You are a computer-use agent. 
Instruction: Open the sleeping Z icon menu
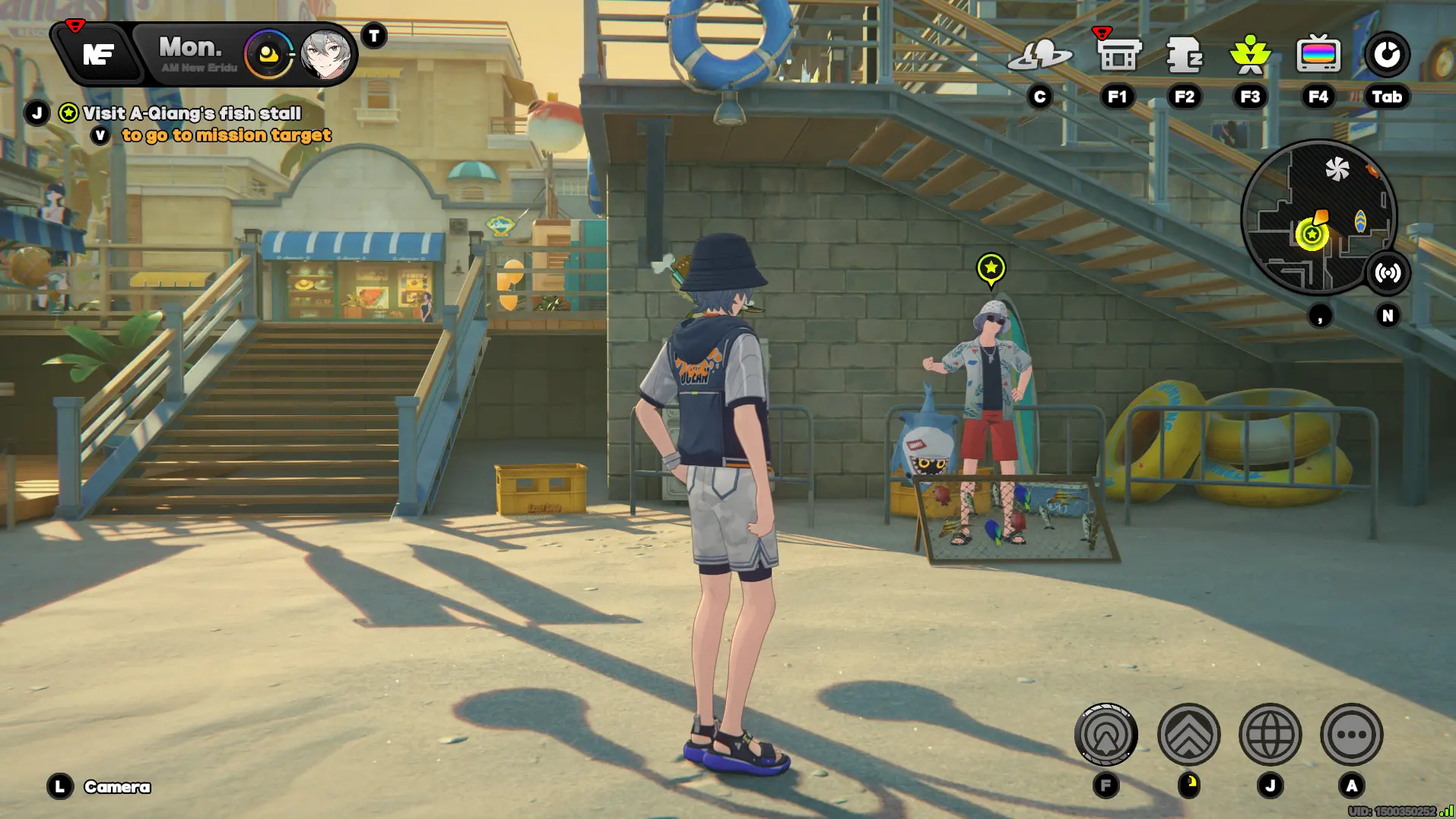[1184, 55]
